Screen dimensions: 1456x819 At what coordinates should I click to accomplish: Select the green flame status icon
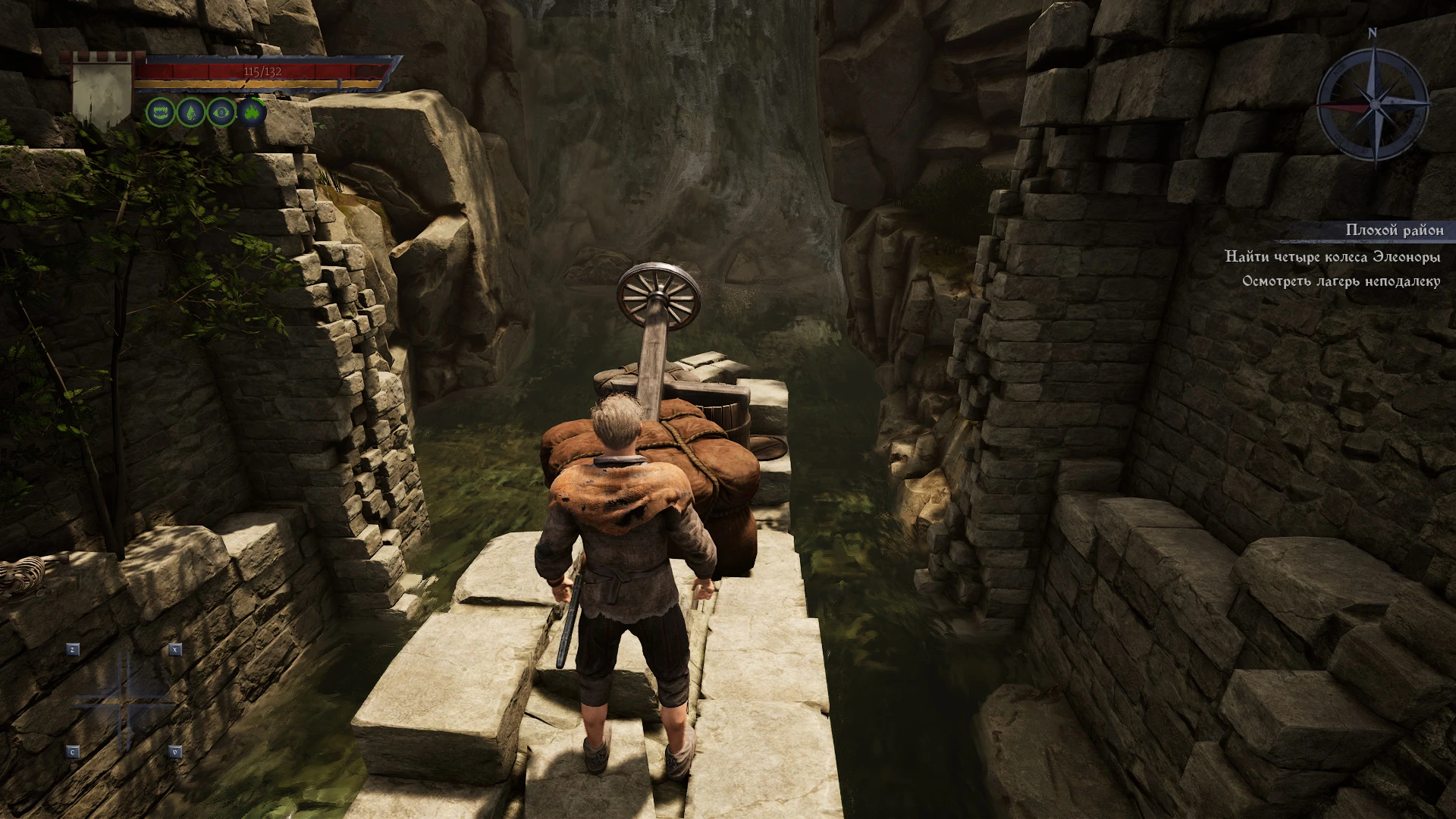(253, 113)
